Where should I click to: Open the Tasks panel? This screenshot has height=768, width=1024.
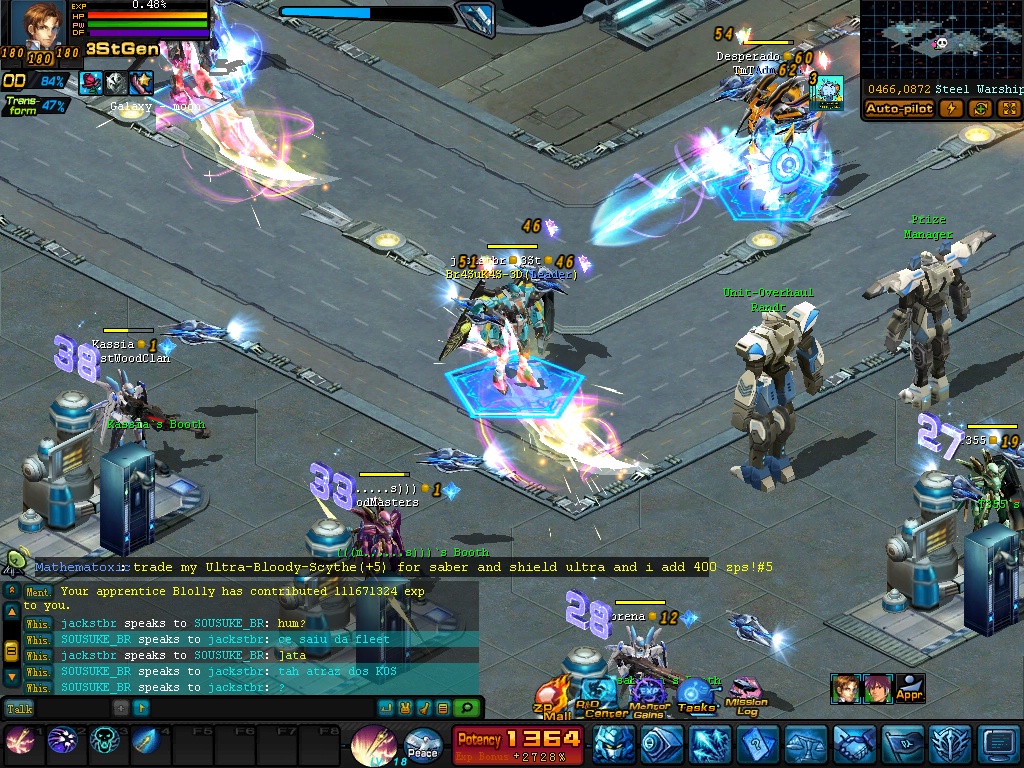pos(696,696)
